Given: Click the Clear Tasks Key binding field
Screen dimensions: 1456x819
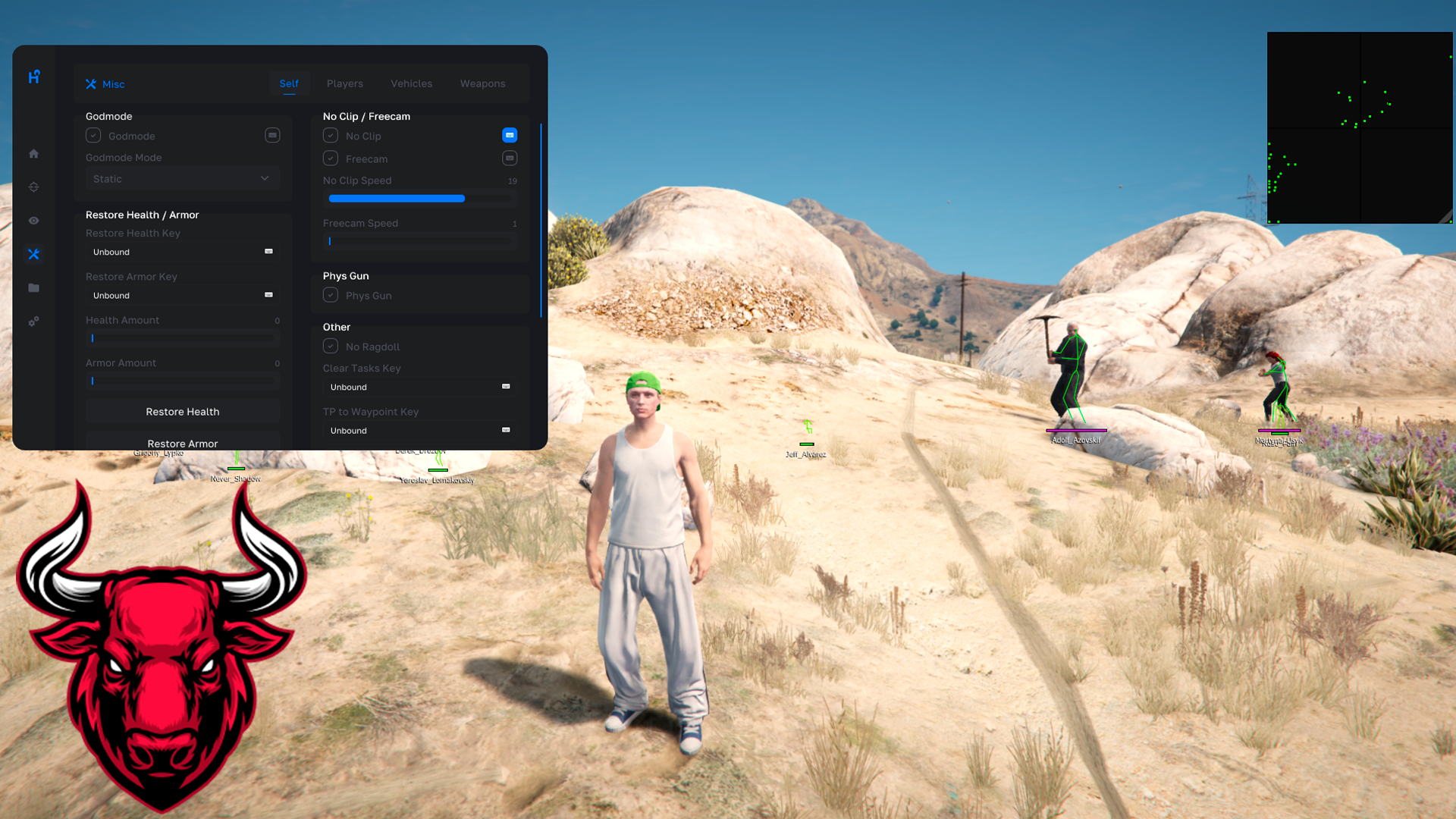Looking at the screenshot, I should click(419, 387).
